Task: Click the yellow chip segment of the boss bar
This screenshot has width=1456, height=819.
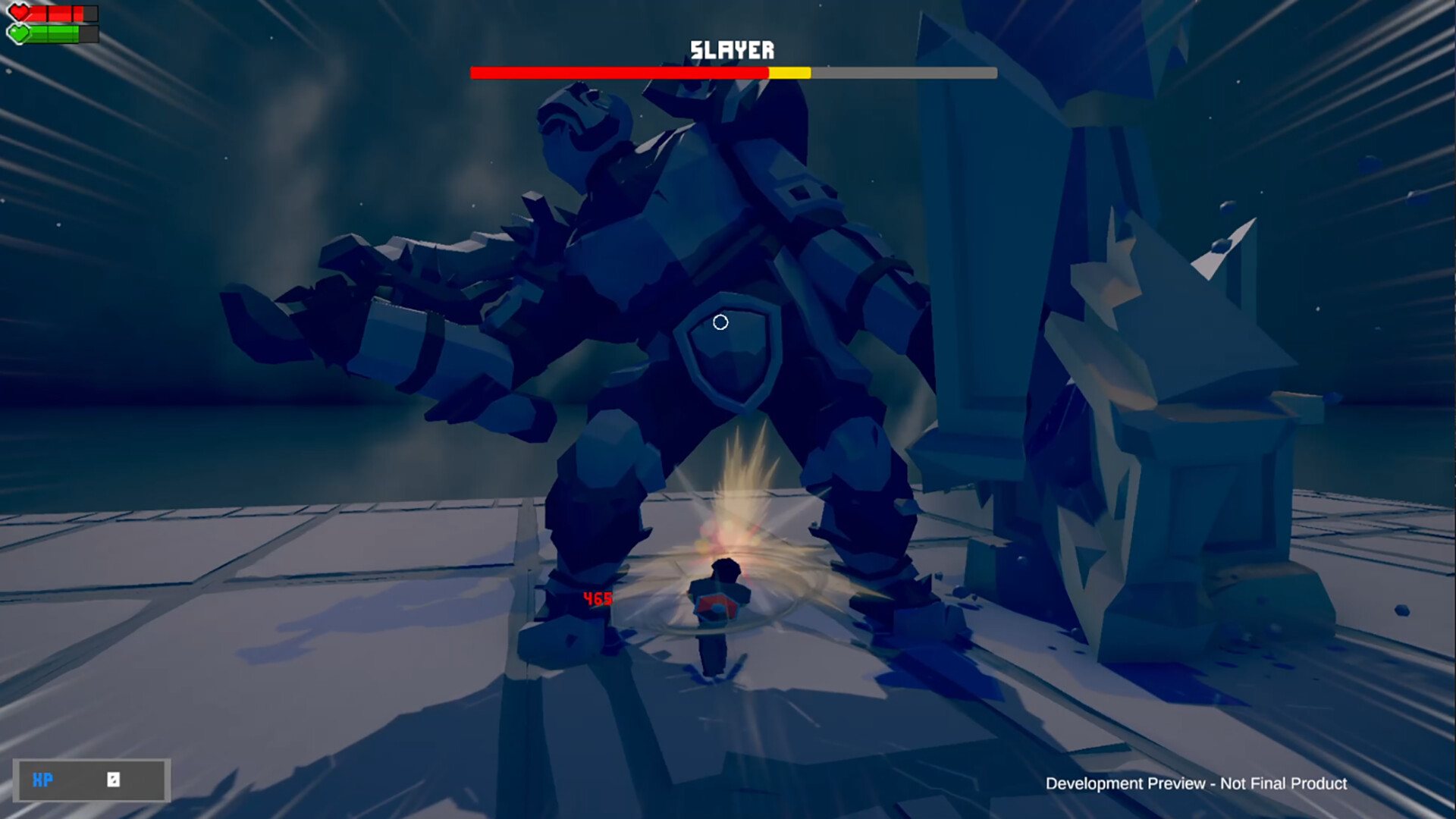Action: [789, 72]
